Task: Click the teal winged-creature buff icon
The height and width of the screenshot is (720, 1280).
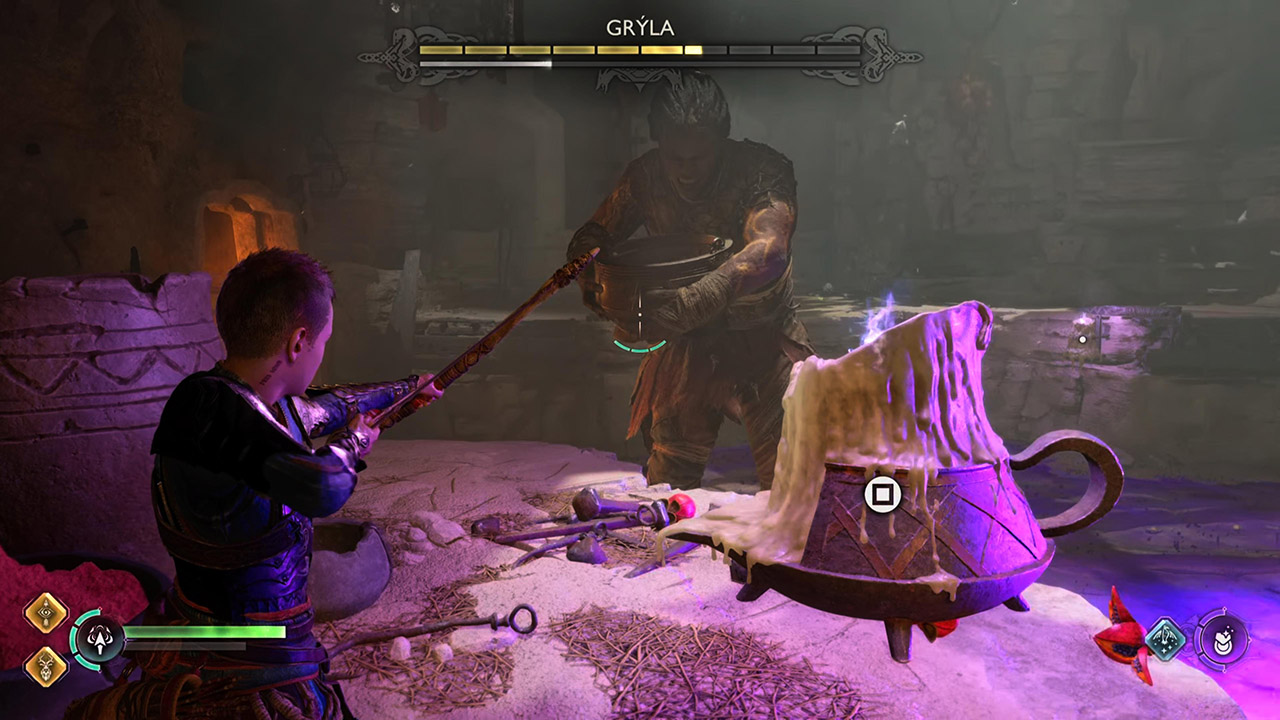Action: pos(1164,638)
